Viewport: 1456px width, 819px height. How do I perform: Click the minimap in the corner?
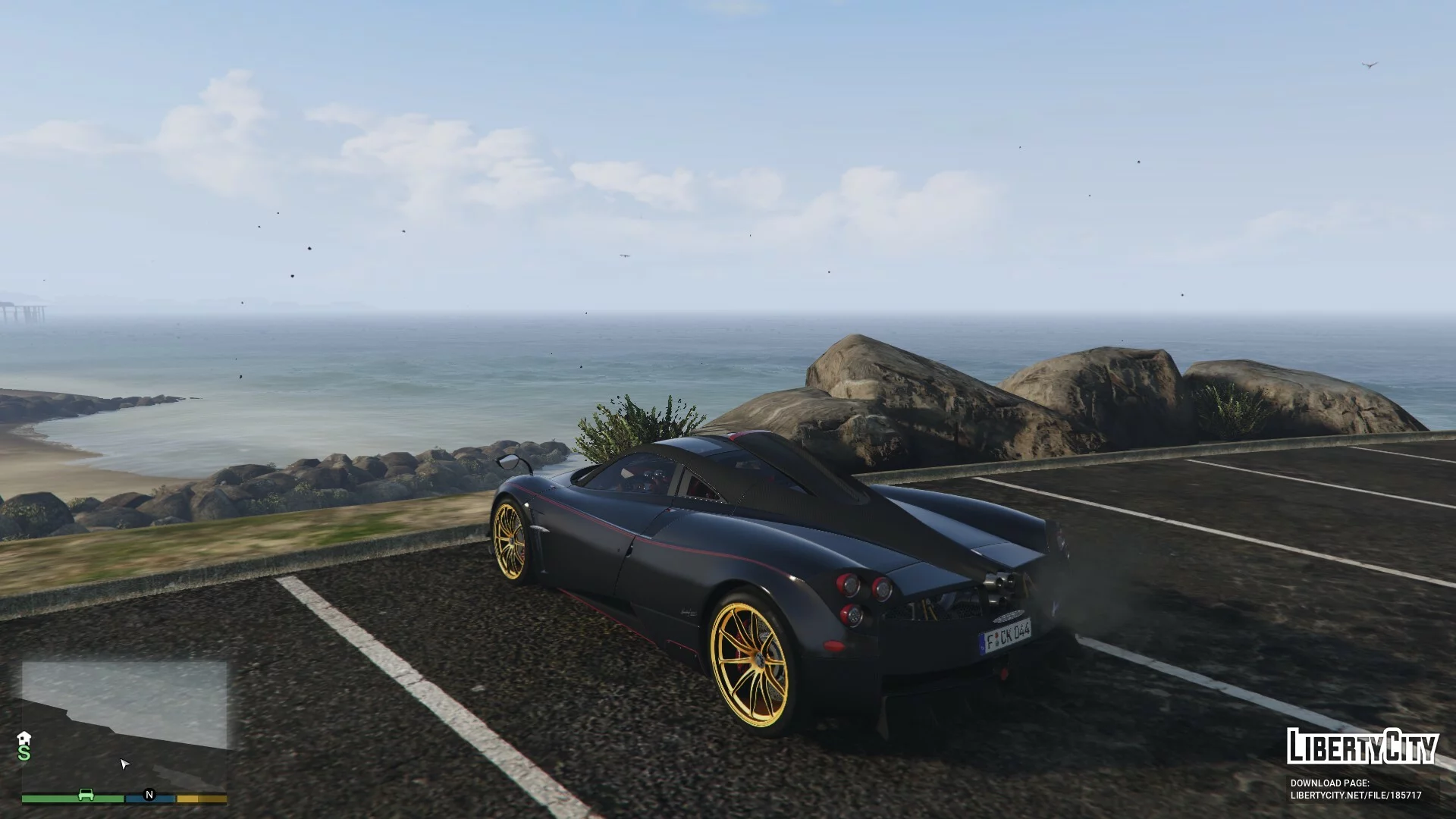(x=124, y=724)
